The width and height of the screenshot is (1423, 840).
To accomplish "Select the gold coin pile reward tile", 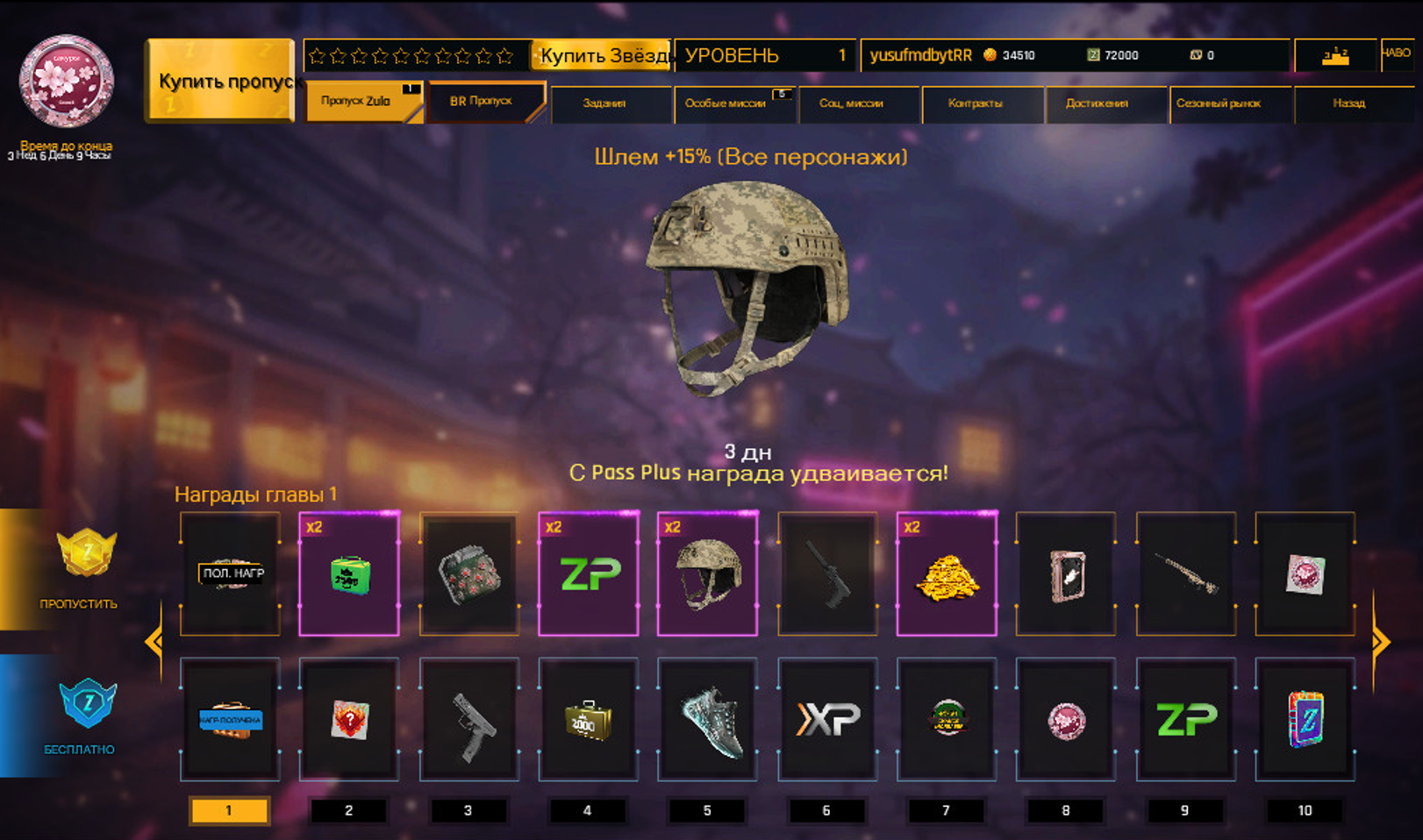I will click(x=947, y=574).
